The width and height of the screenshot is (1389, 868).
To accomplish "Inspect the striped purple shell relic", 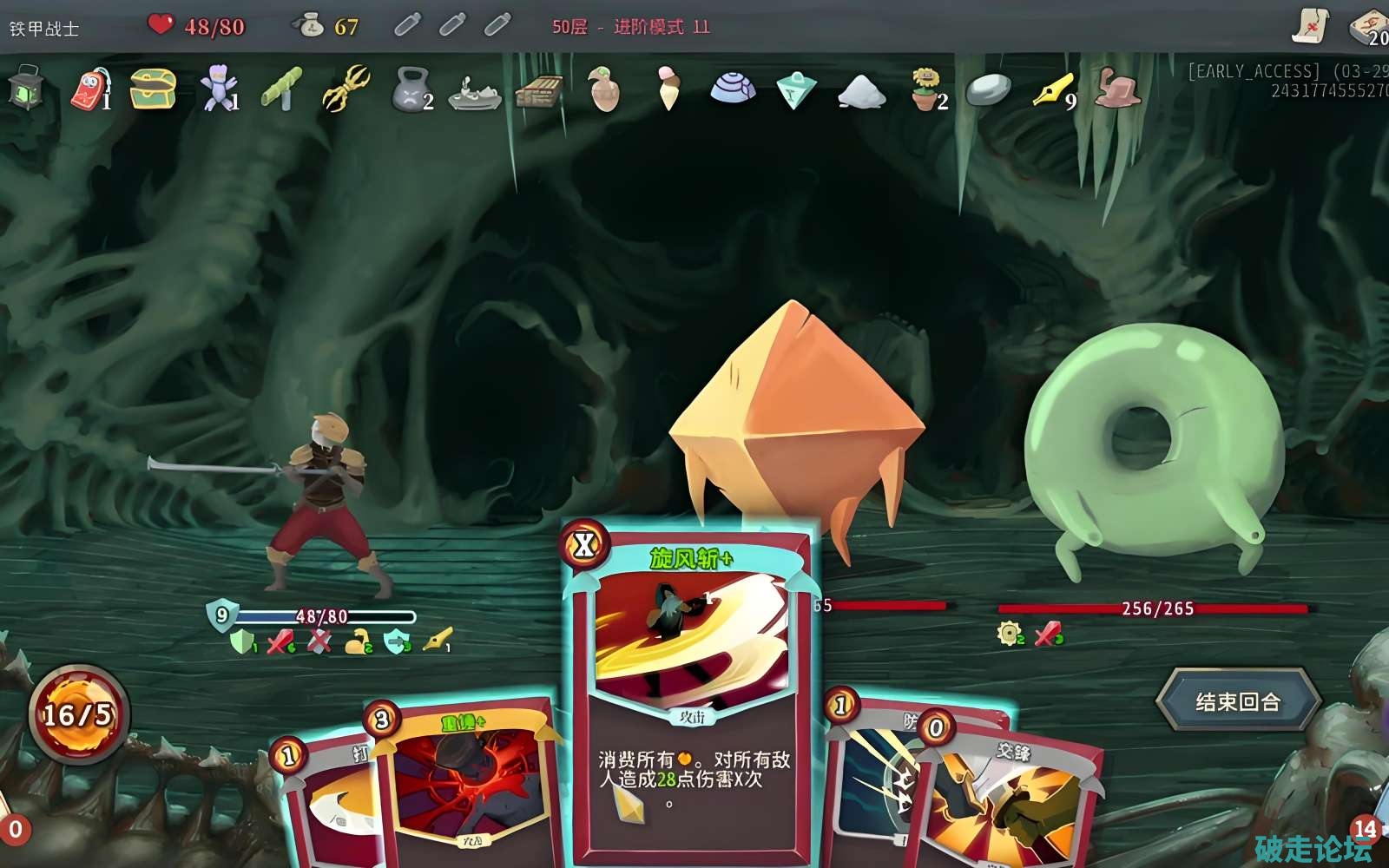I will pos(732,89).
